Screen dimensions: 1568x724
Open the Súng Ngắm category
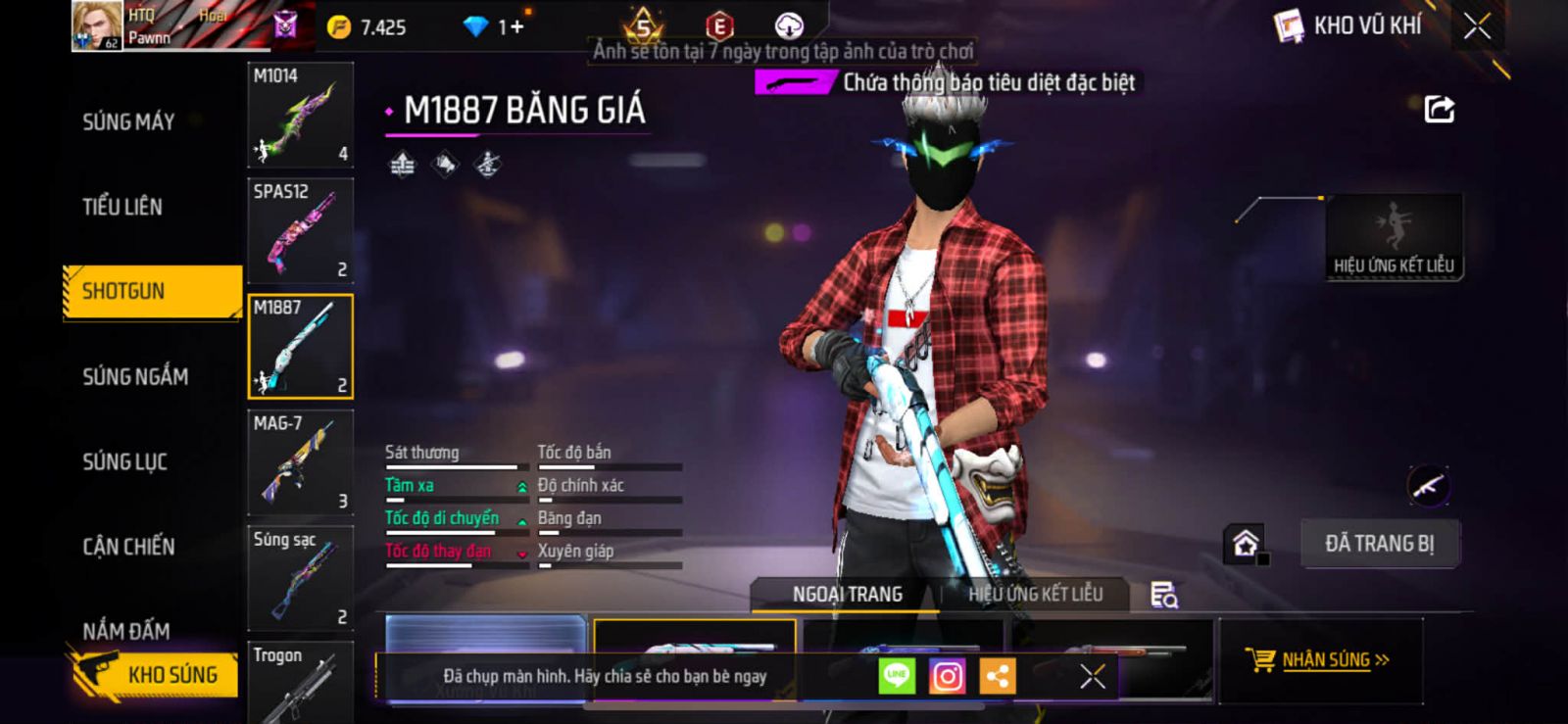coord(135,376)
